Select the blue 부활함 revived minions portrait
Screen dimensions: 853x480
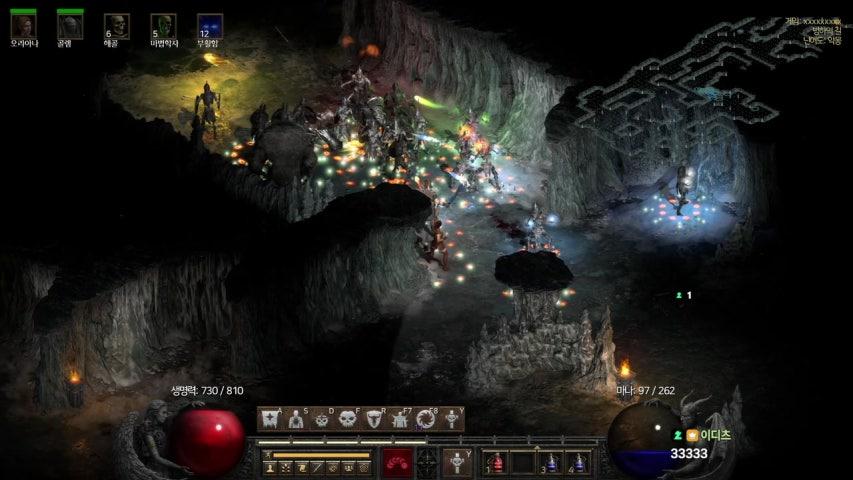pos(210,26)
